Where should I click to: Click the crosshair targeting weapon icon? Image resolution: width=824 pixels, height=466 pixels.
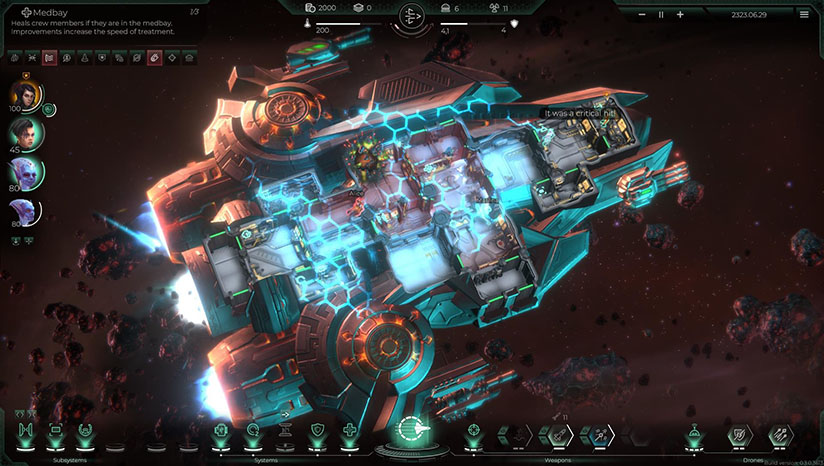(x=474, y=433)
